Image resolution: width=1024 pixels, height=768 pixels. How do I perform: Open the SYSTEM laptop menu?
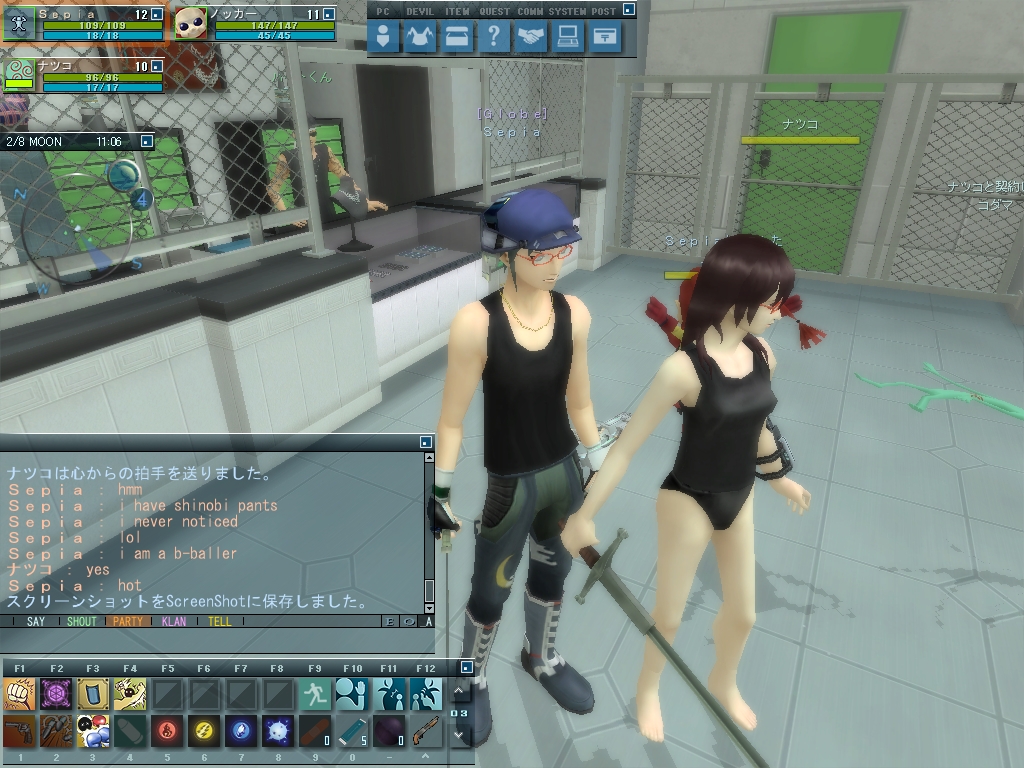pos(568,38)
